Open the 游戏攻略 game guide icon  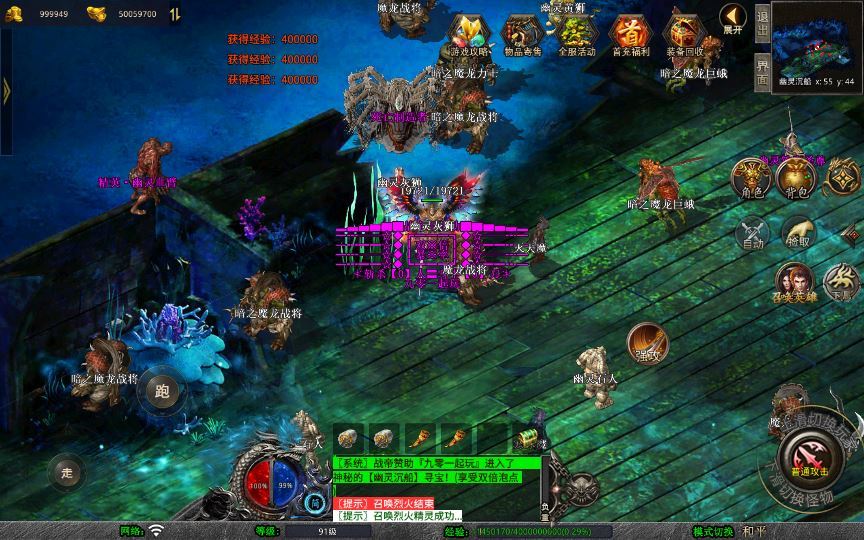(x=469, y=35)
